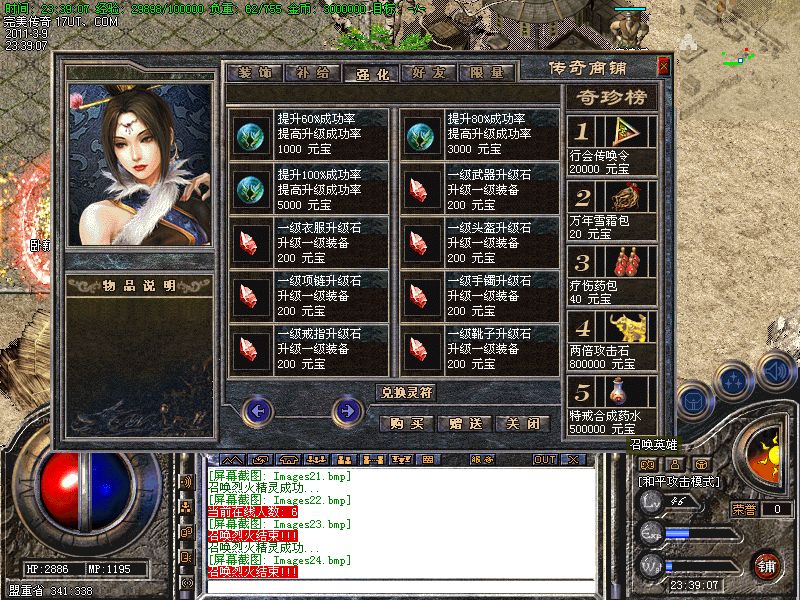Switch to the 装饰 tab

(x=254, y=73)
